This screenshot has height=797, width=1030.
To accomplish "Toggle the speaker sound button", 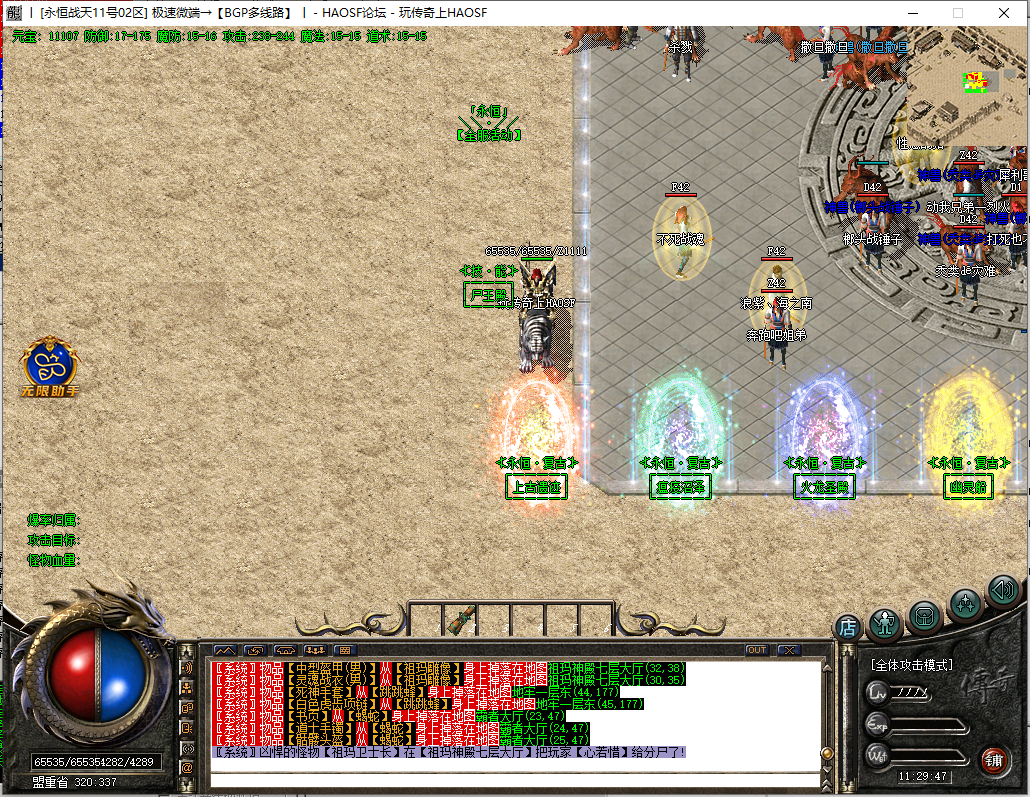I will pos(1002,591).
